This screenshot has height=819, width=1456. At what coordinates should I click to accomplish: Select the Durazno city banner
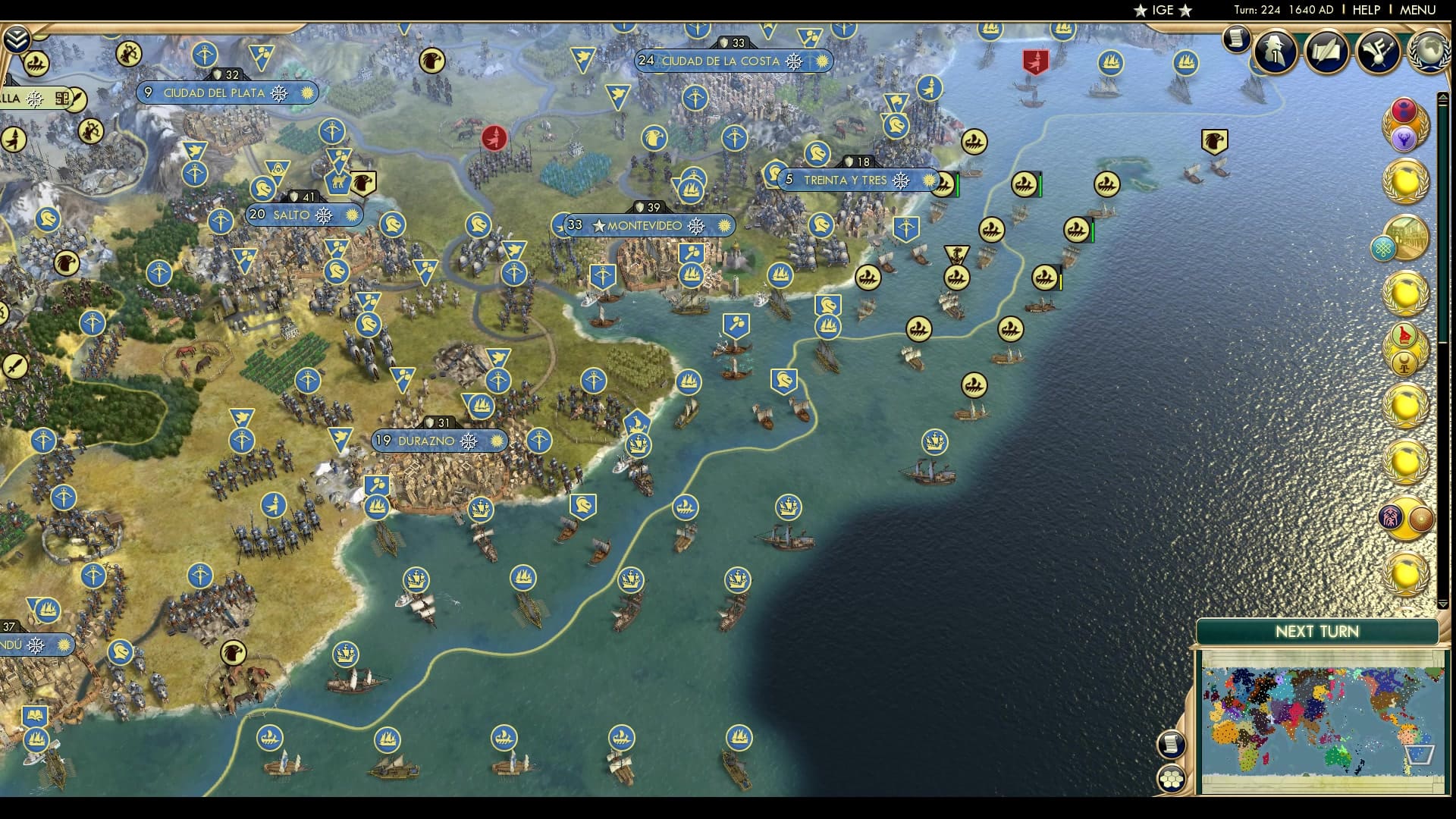[439, 441]
